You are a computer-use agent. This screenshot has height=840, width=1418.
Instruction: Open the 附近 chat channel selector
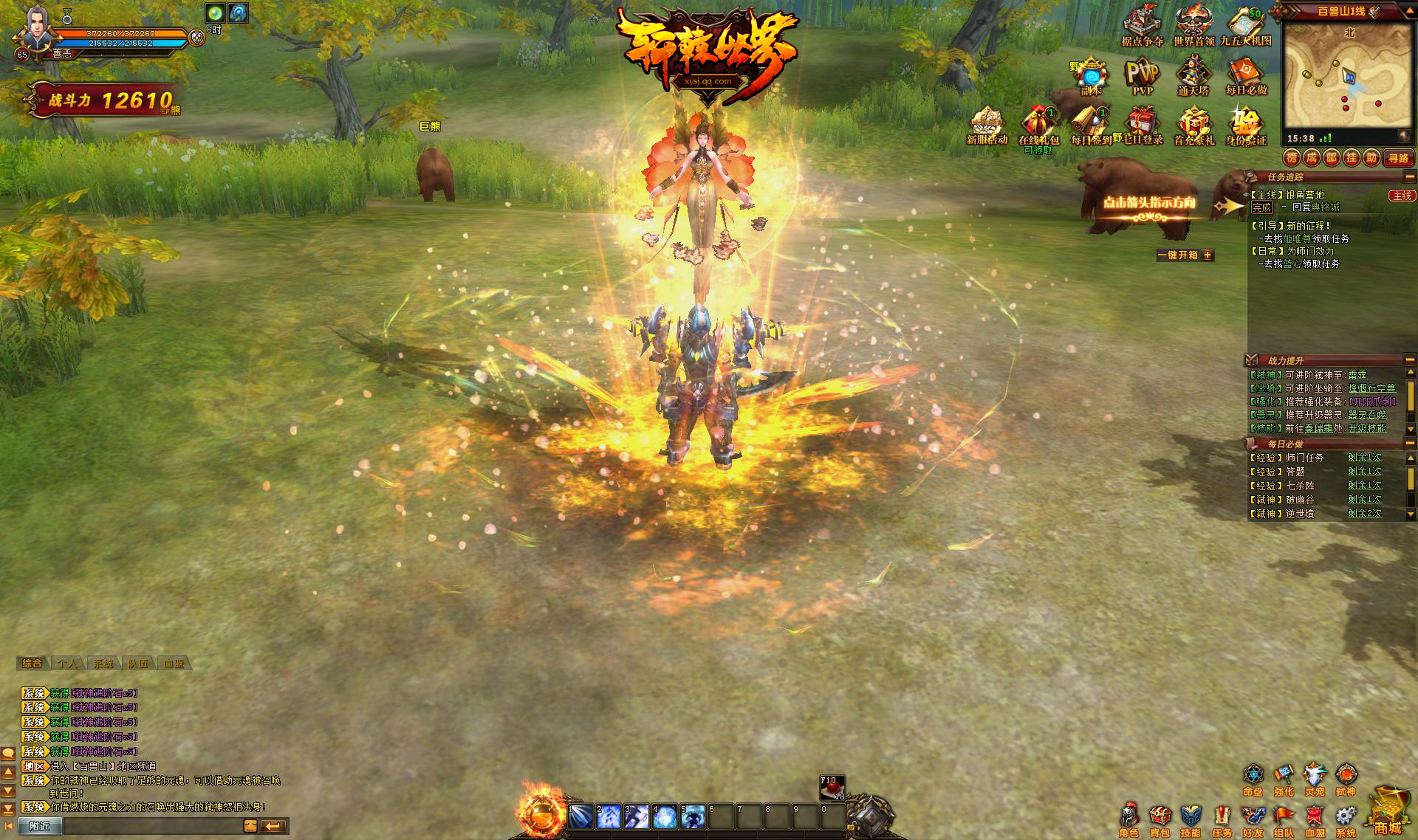pos(39,826)
